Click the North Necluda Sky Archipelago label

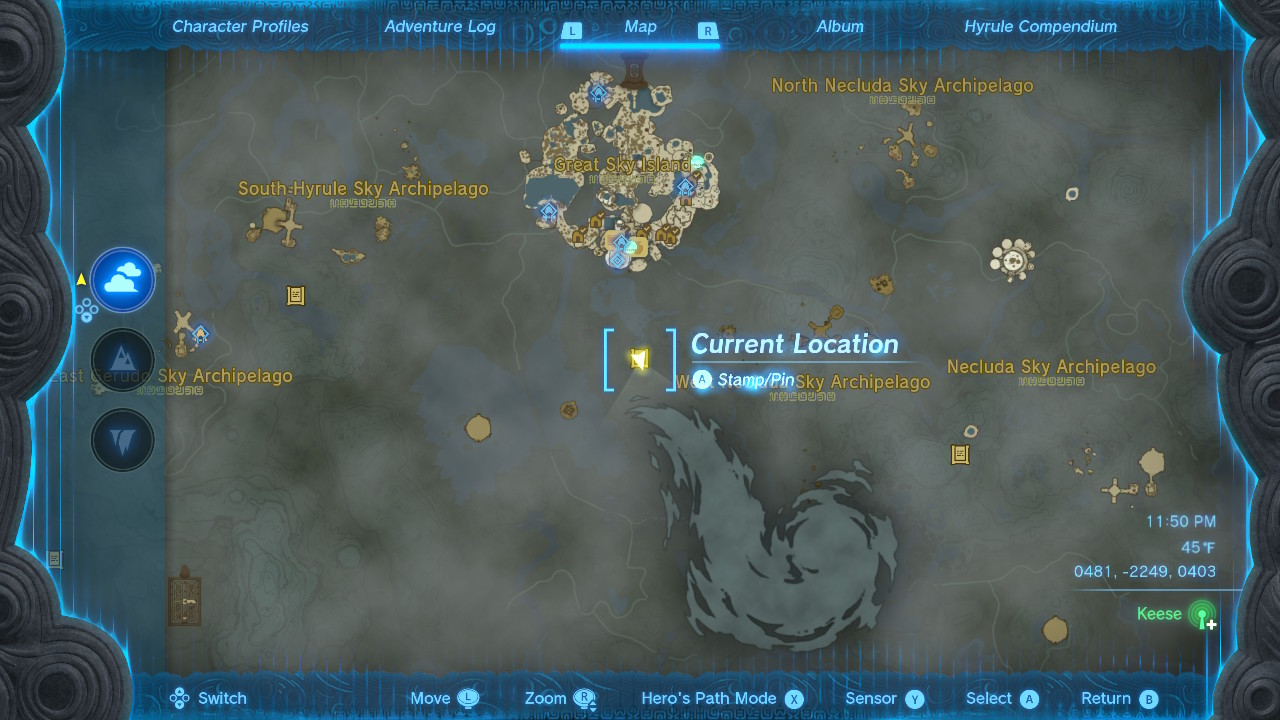point(902,86)
